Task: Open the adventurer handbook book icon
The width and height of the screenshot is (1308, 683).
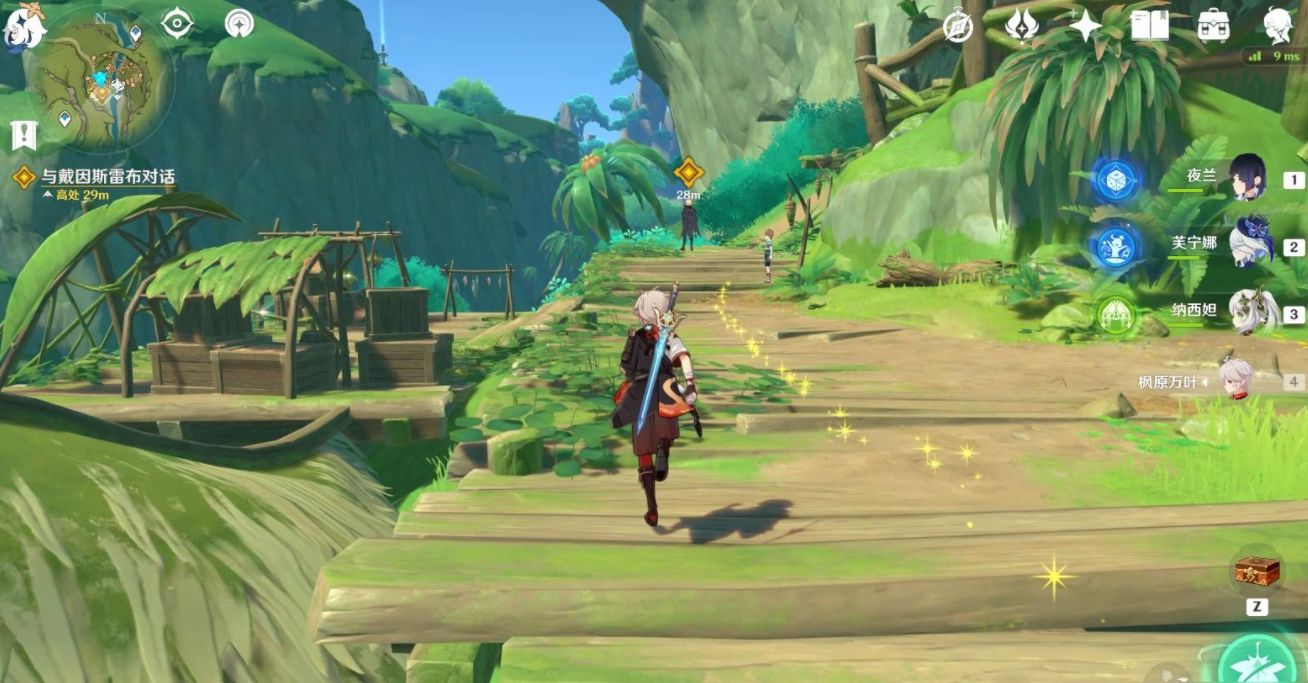Action: click(1149, 26)
